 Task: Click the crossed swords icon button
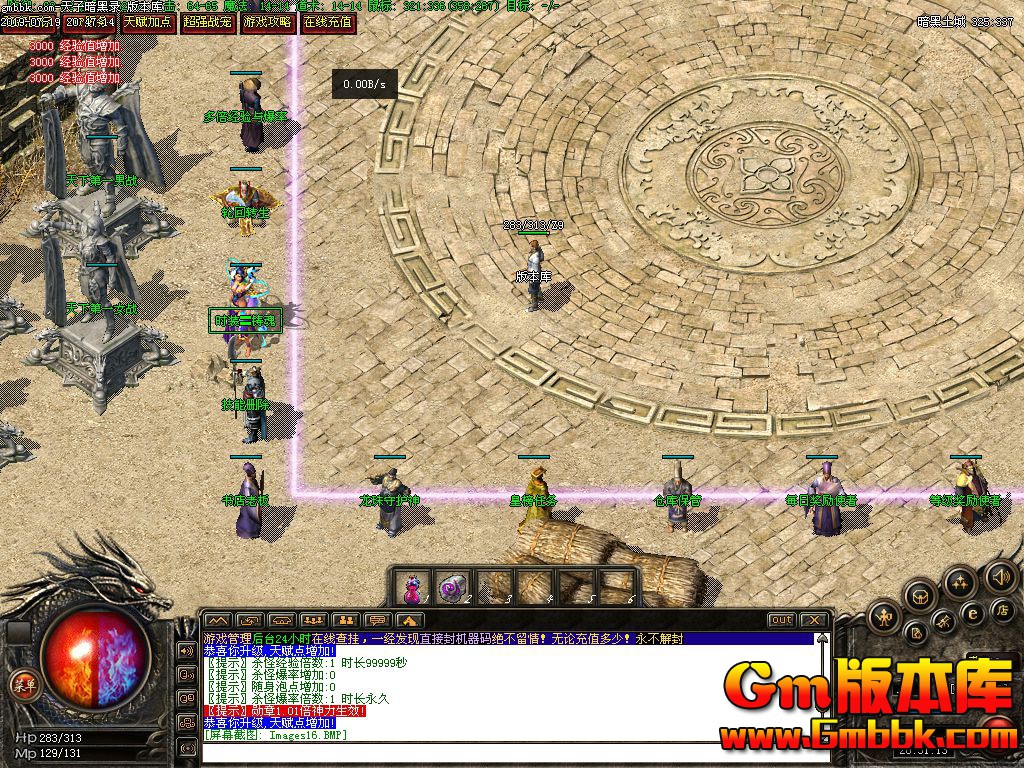pyautogui.click(x=943, y=622)
